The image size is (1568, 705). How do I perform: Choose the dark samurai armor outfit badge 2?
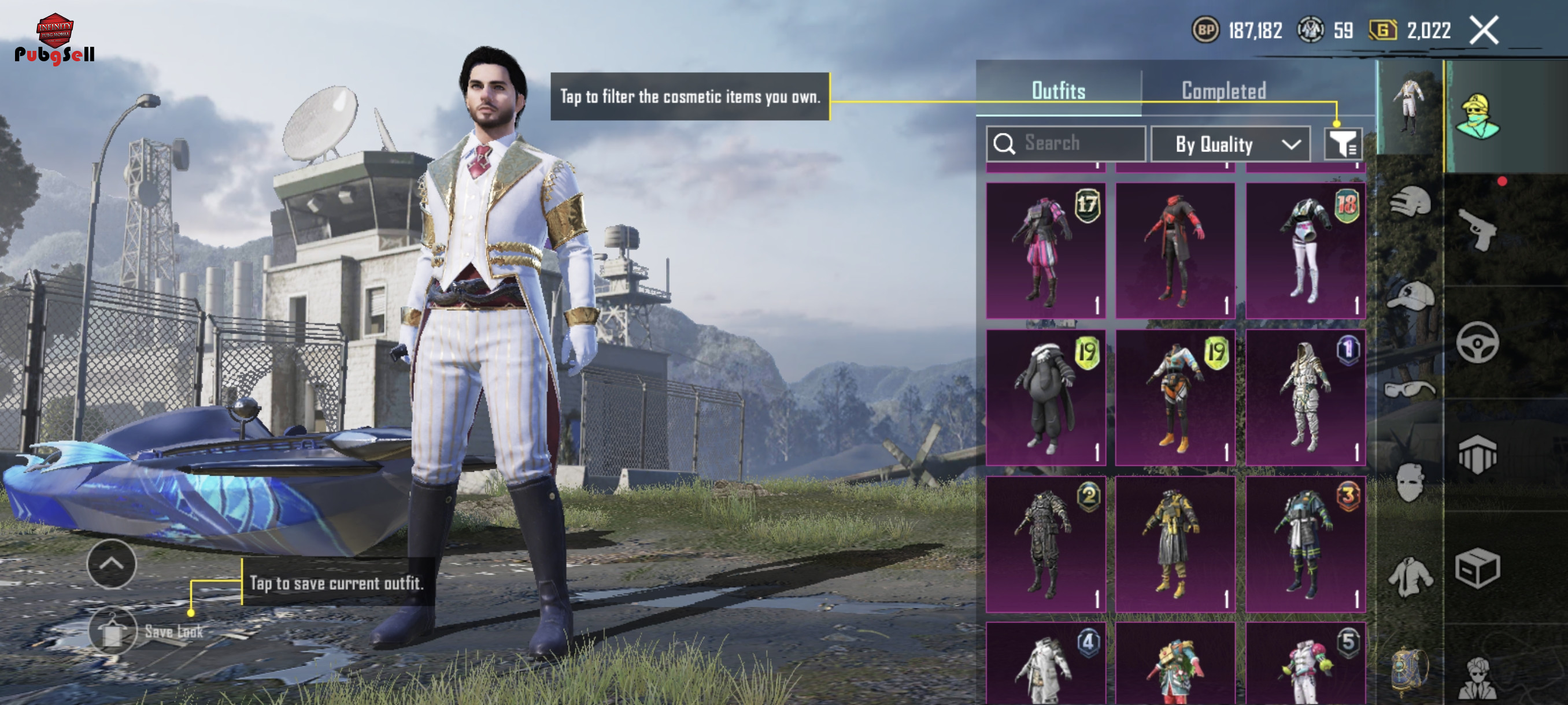coord(1045,544)
